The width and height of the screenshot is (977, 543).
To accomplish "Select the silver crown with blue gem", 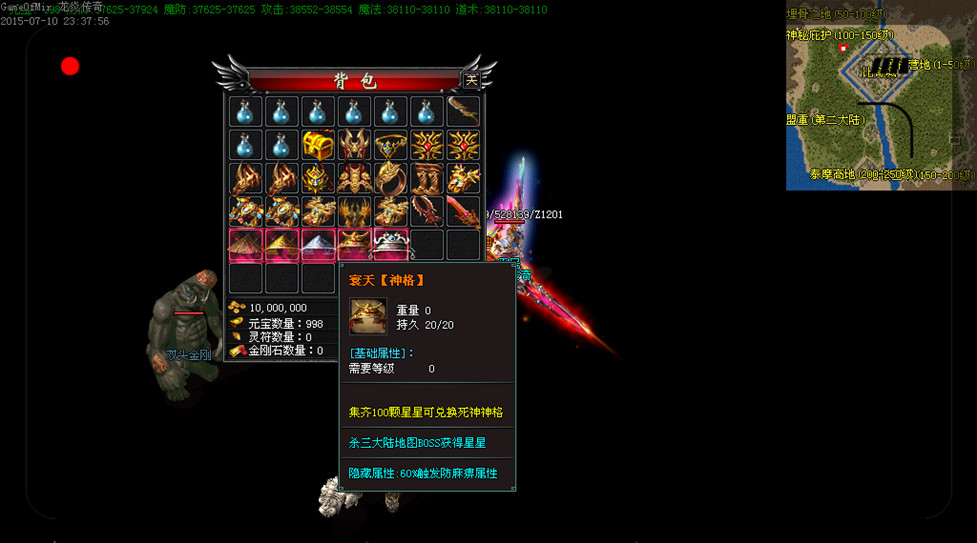I will click(391, 244).
